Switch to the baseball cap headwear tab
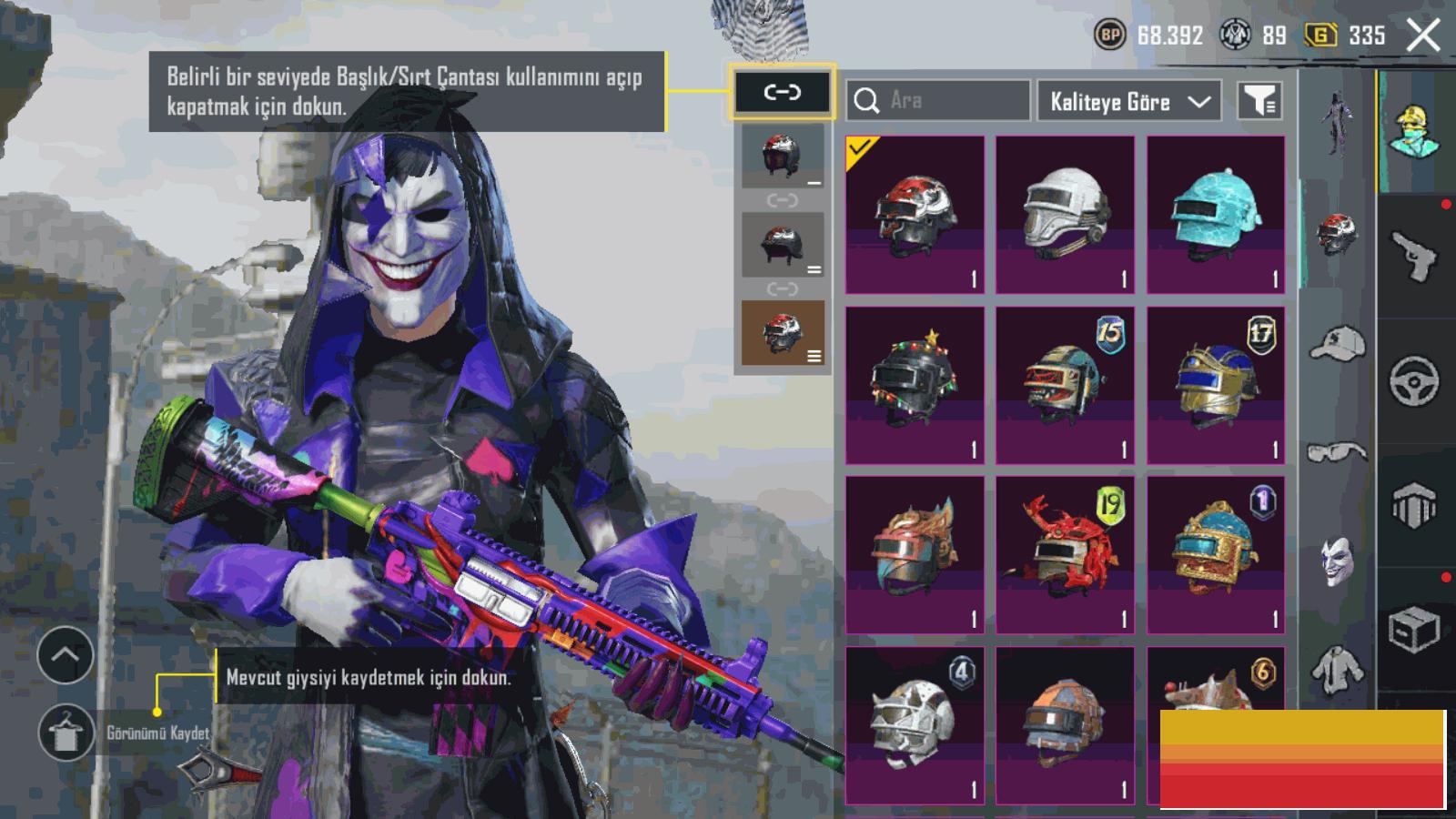Screen dimensions: 1456x819 click(x=1337, y=345)
